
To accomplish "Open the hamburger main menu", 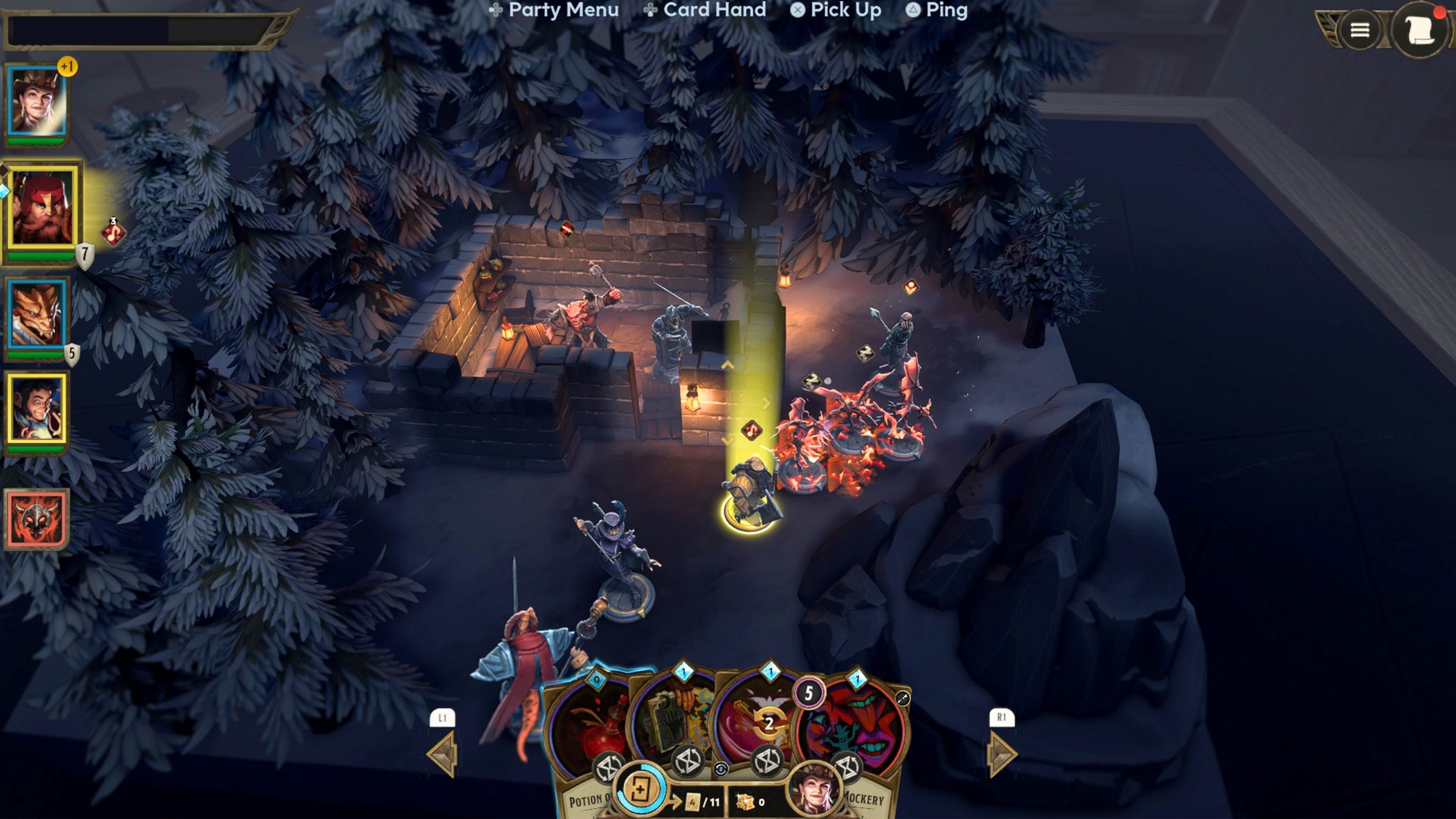I will (x=1360, y=30).
